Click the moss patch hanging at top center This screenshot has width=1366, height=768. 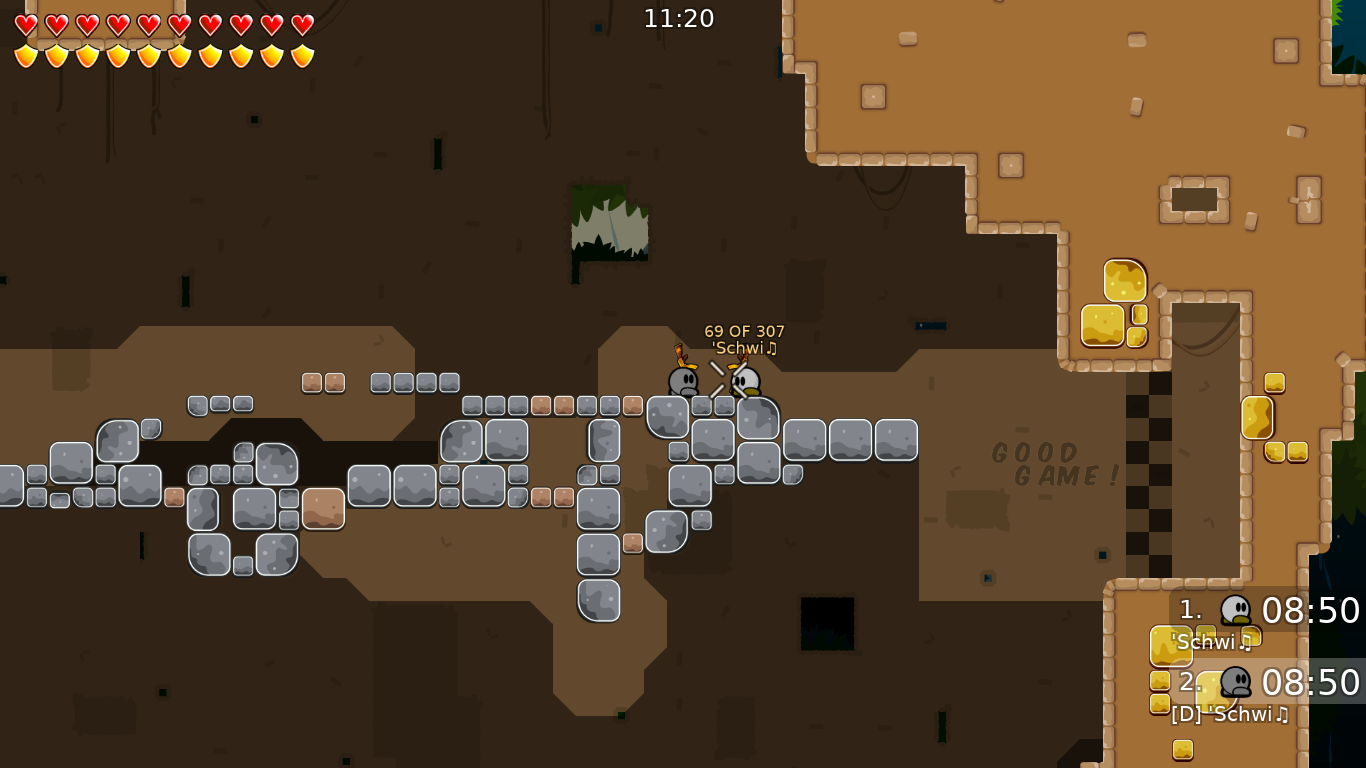[x=610, y=222]
